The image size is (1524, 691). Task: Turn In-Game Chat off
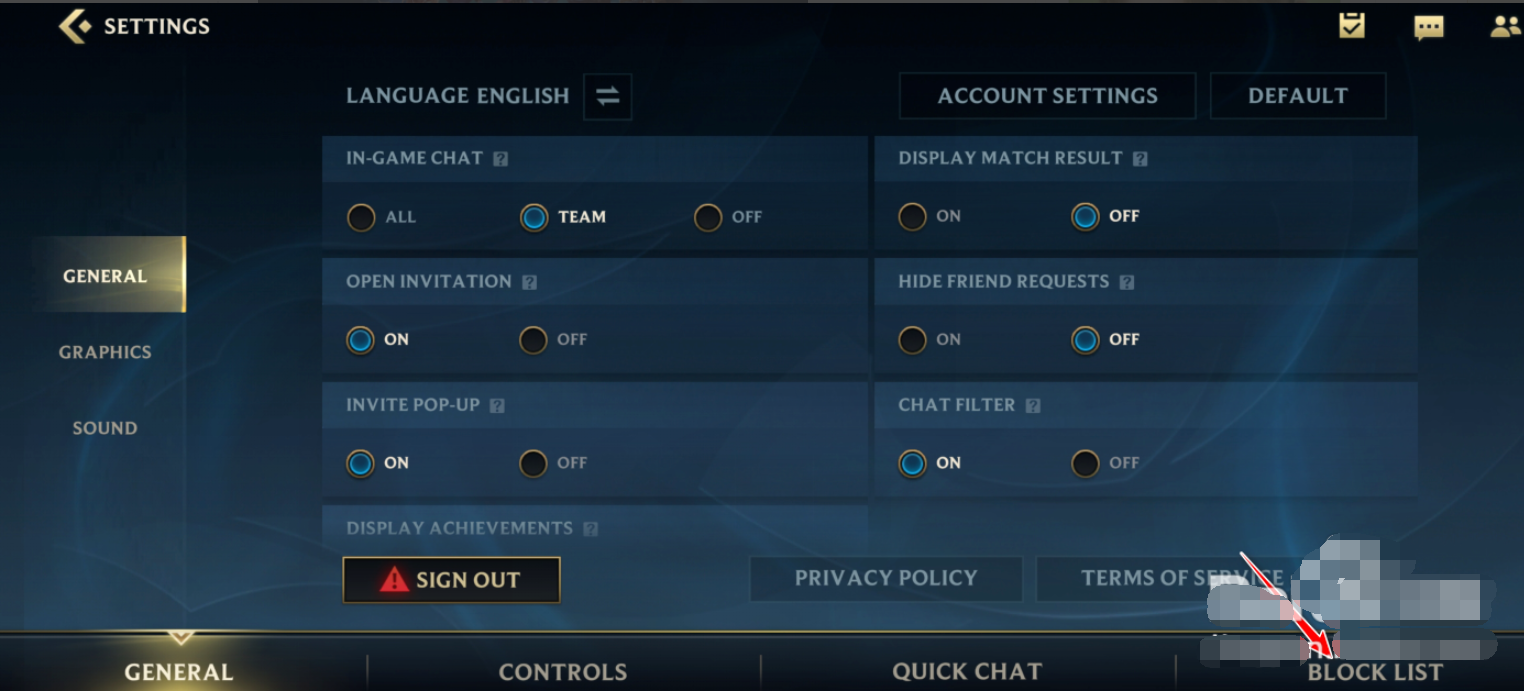708,217
